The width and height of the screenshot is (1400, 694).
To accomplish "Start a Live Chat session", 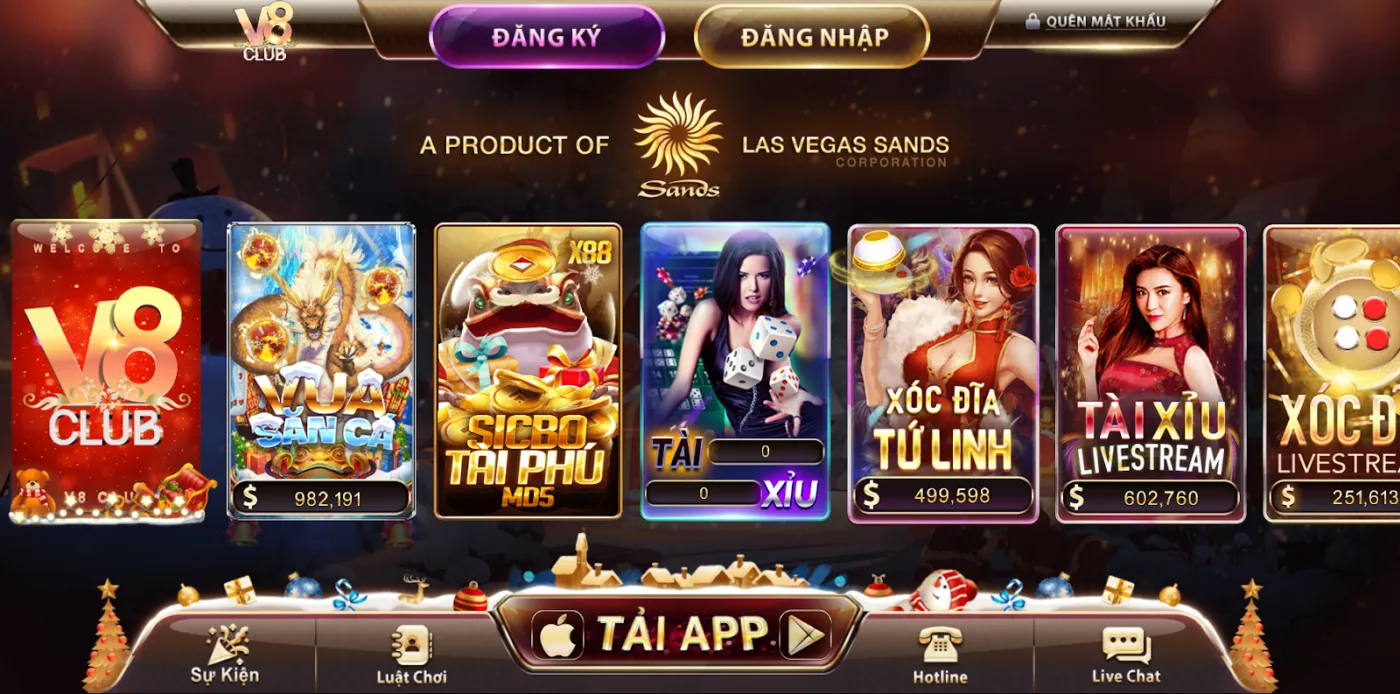I will click(1126, 655).
